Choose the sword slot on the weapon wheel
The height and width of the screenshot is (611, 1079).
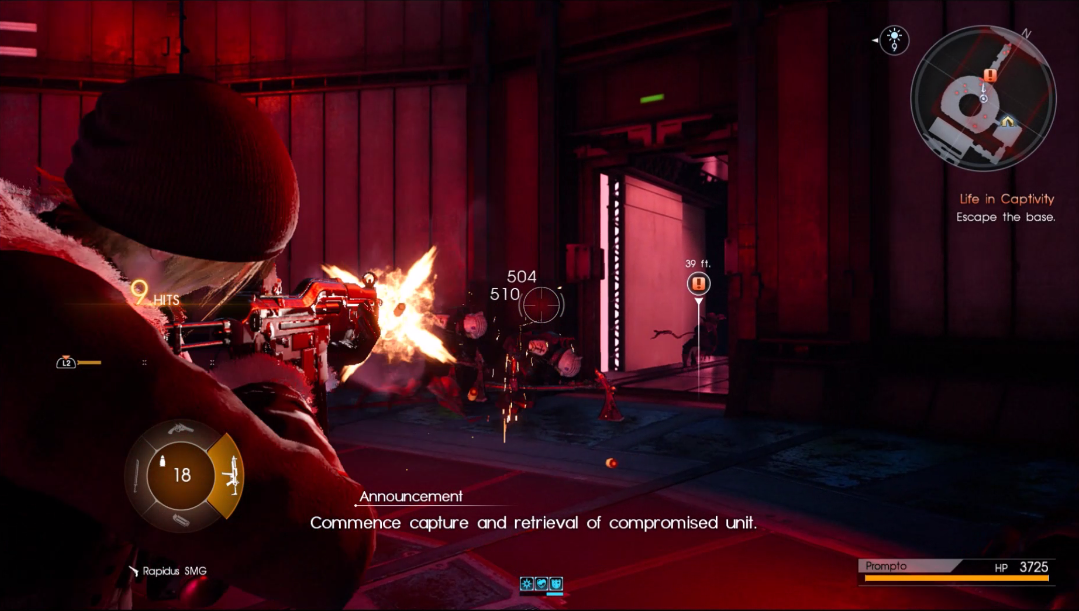pyautogui.click(x=137, y=477)
